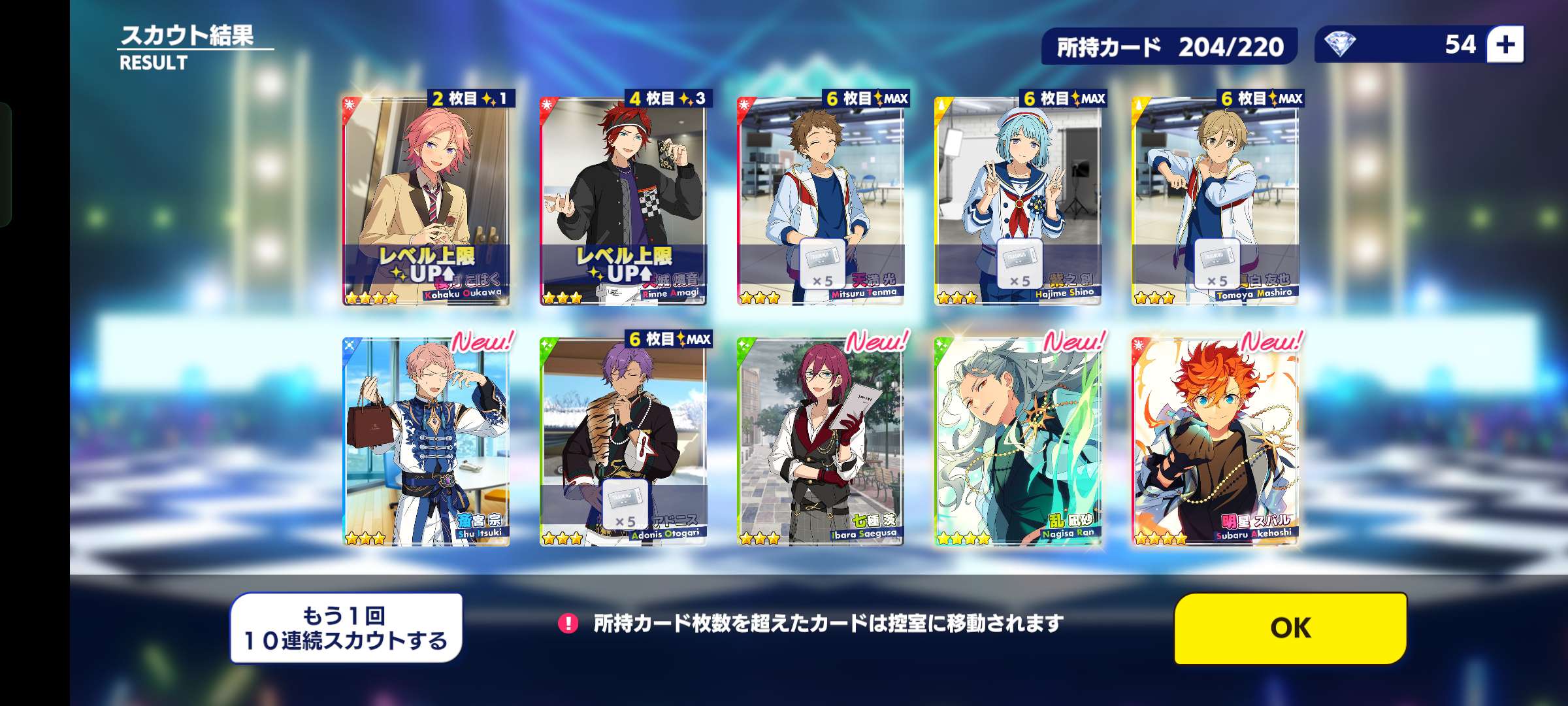Add diamonds with the plus button
The width and height of the screenshot is (1568, 706).
coord(1505,44)
